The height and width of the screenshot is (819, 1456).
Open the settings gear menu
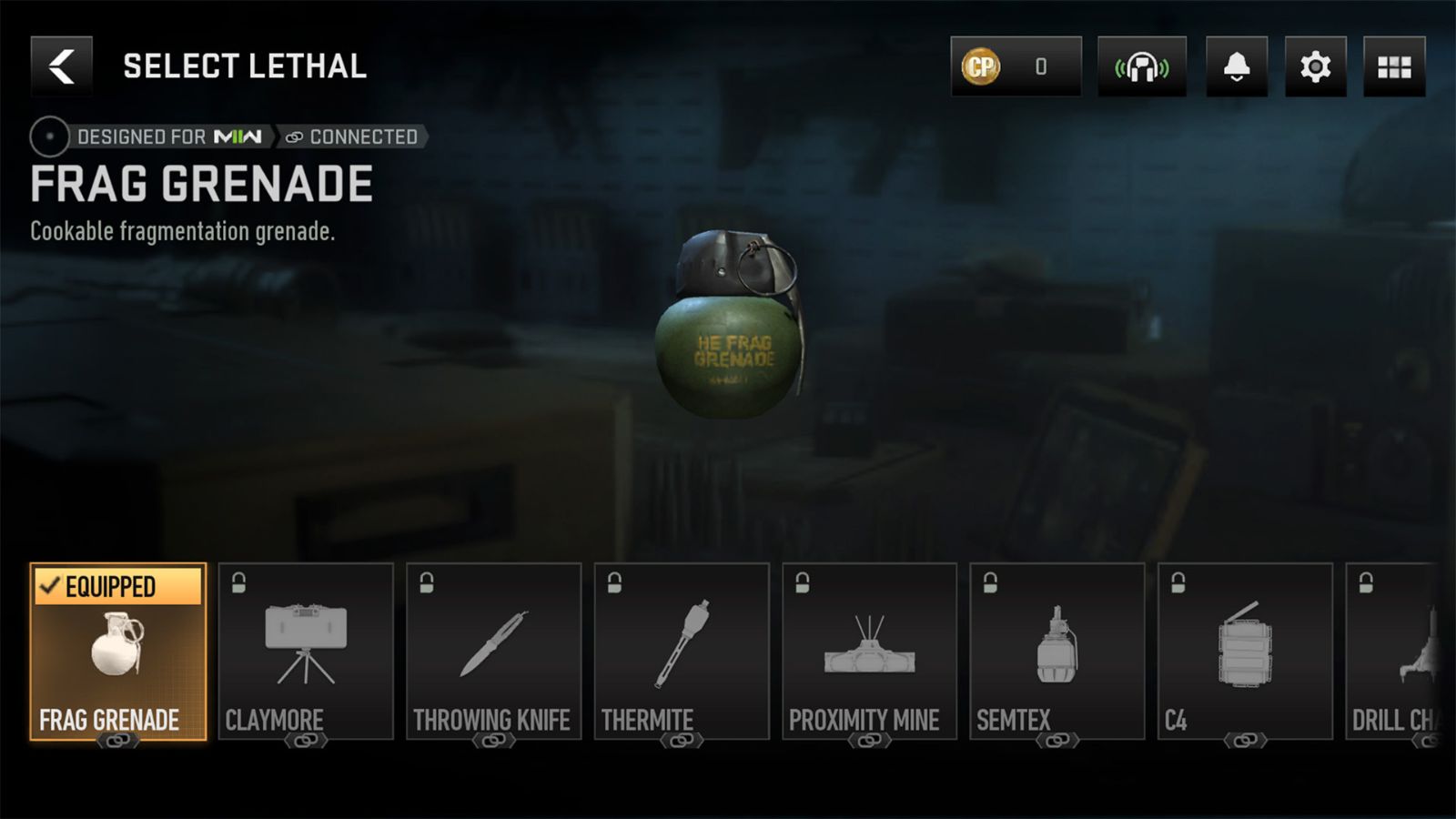point(1314,67)
